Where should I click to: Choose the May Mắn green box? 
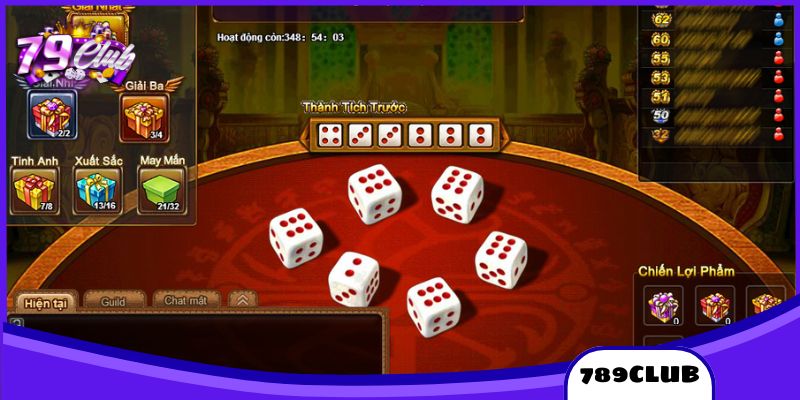(x=159, y=189)
